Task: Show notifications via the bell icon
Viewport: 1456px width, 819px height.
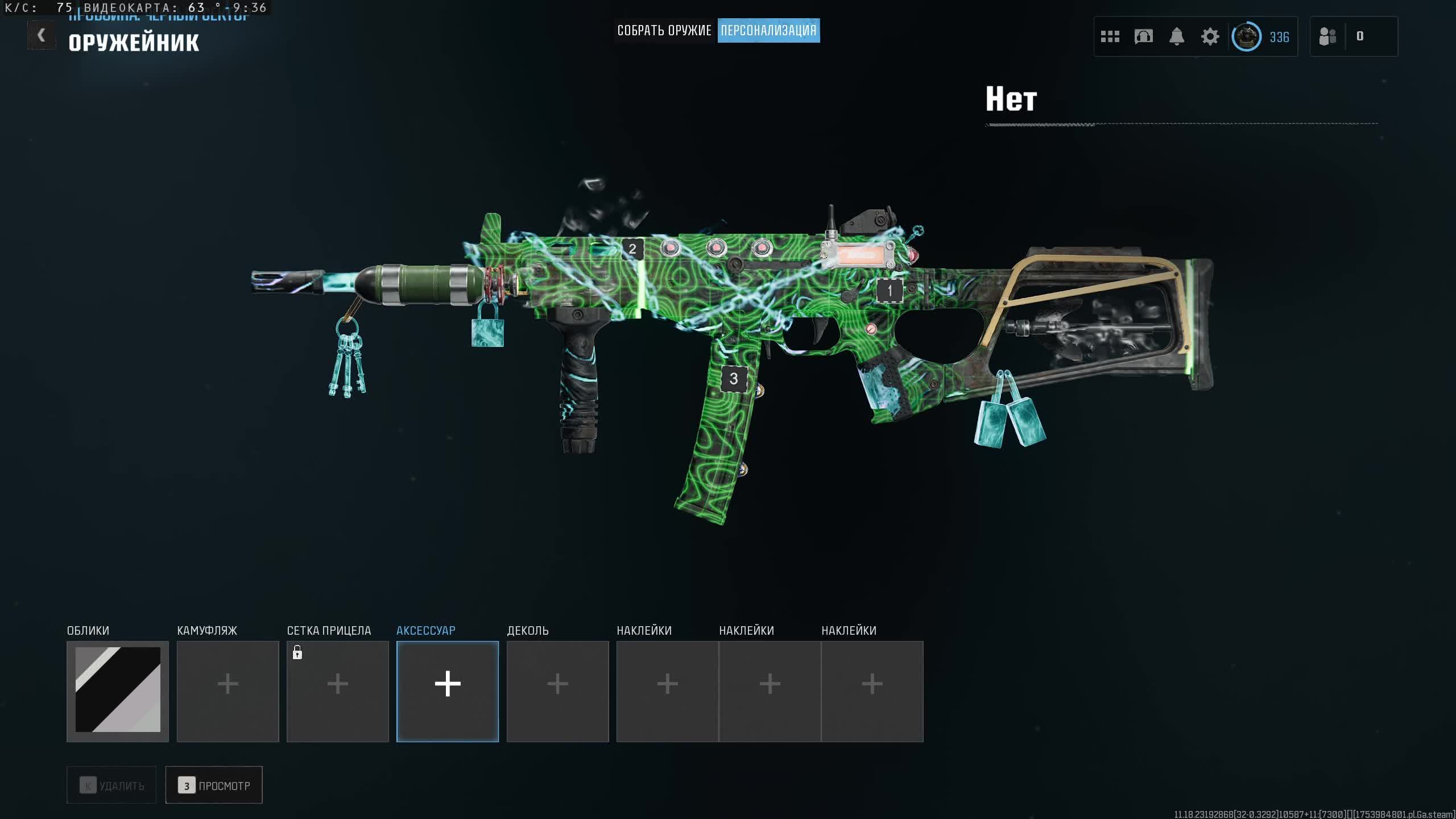Action: (x=1177, y=37)
